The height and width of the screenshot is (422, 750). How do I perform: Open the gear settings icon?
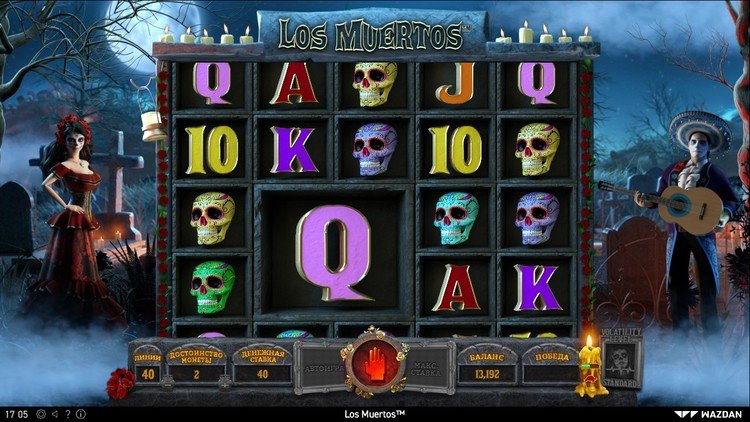tap(43, 413)
